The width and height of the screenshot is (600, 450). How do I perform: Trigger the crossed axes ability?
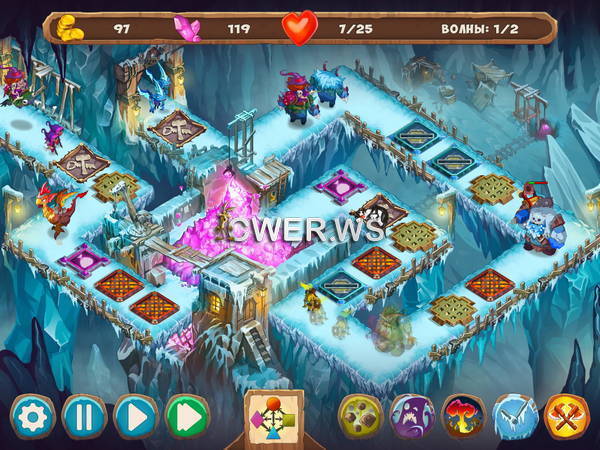click(x=567, y=416)
